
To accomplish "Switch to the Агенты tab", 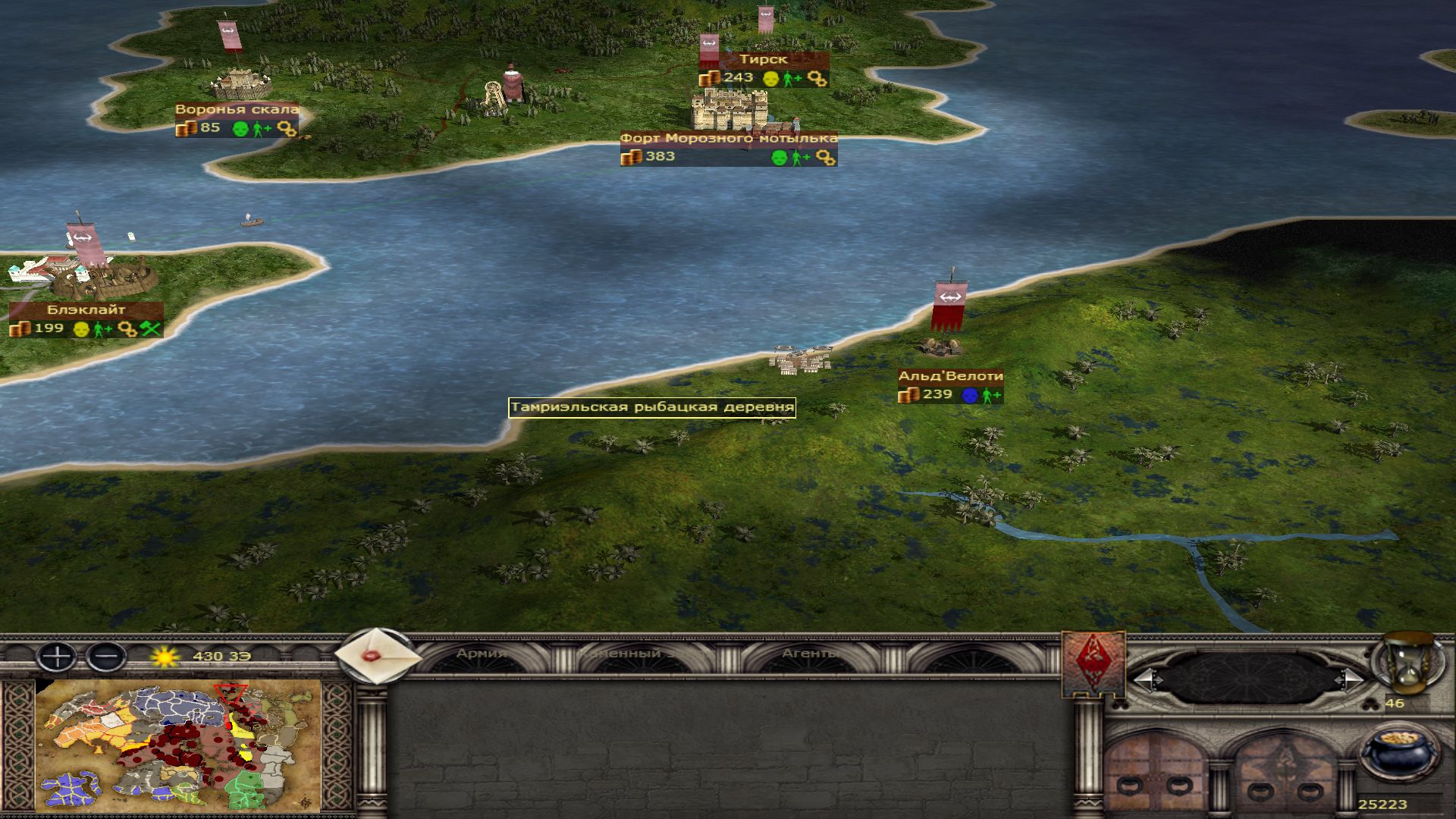I will [810, 654].
